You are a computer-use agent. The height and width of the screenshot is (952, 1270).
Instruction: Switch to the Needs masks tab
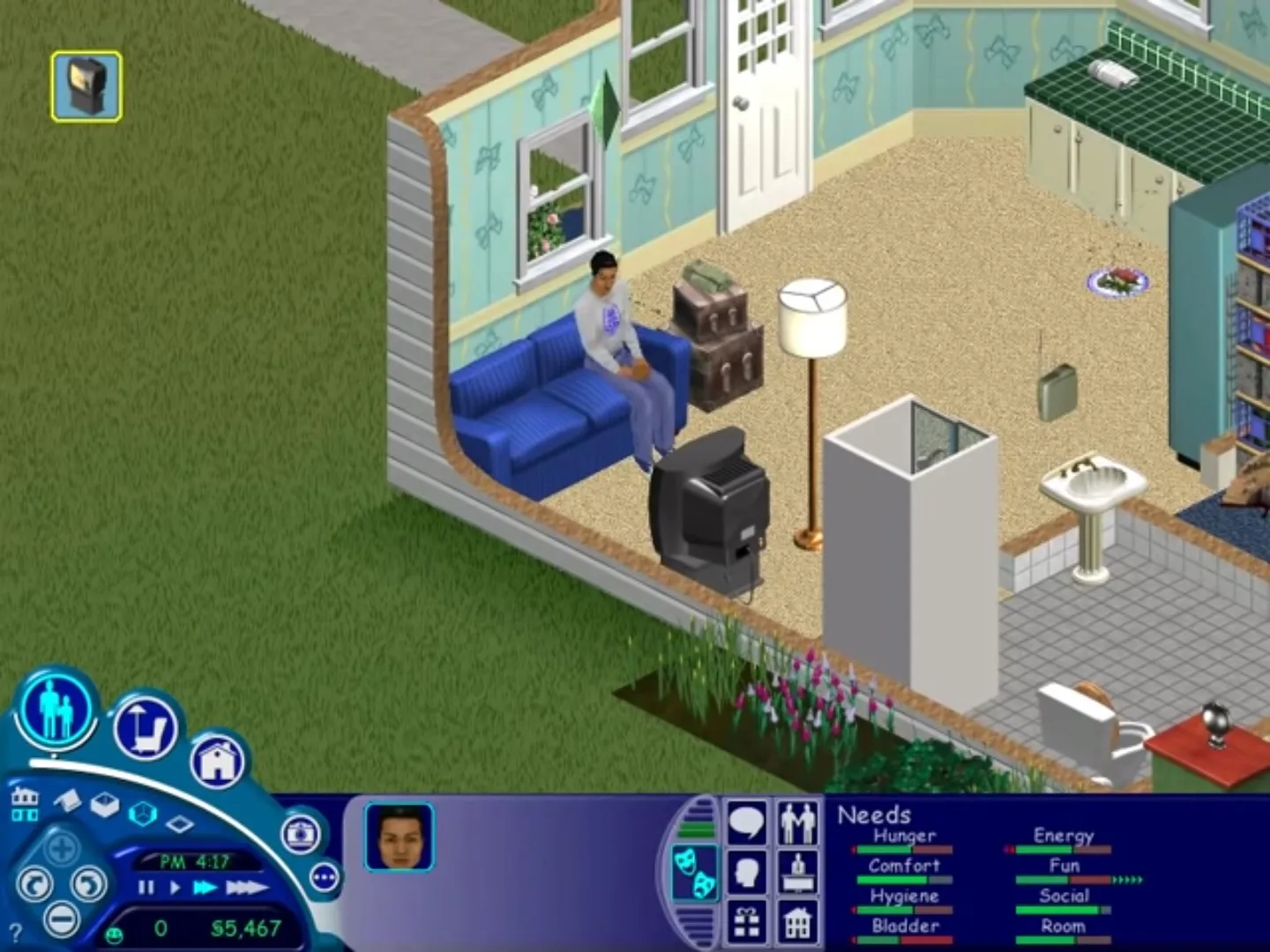pyautogui.click(x=694, y=871)
